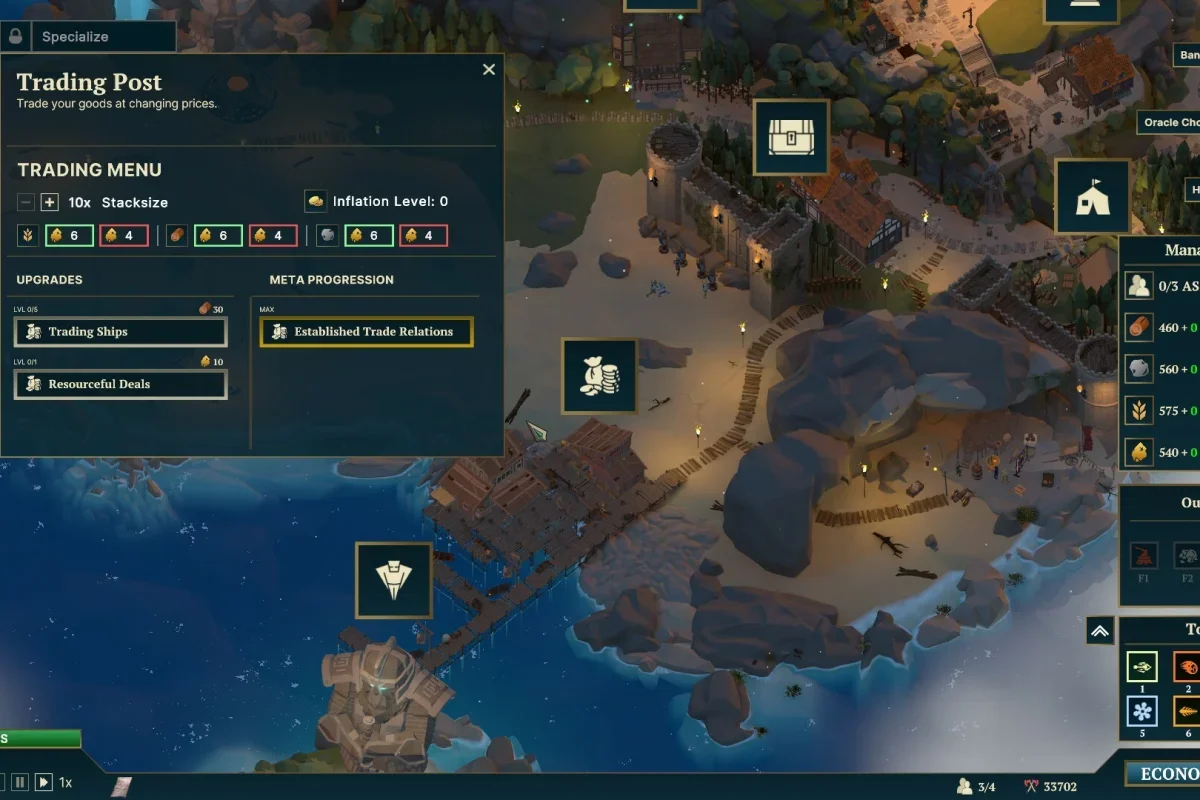Open the Specialize tab
The image size is (1200, 800).
tap(88, 37)
